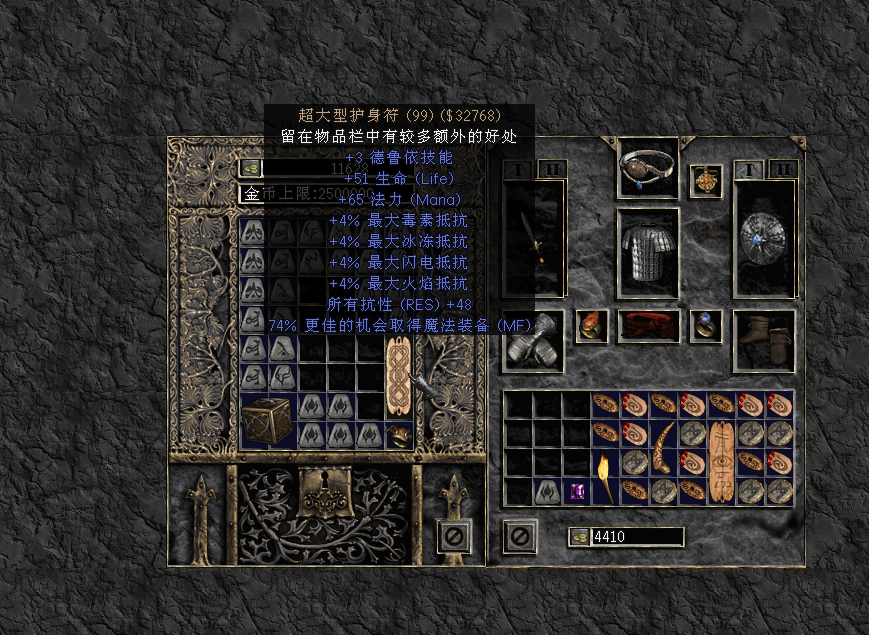Select the equipped amulet slot
This screenshot has height=635, width=869.
706,181
